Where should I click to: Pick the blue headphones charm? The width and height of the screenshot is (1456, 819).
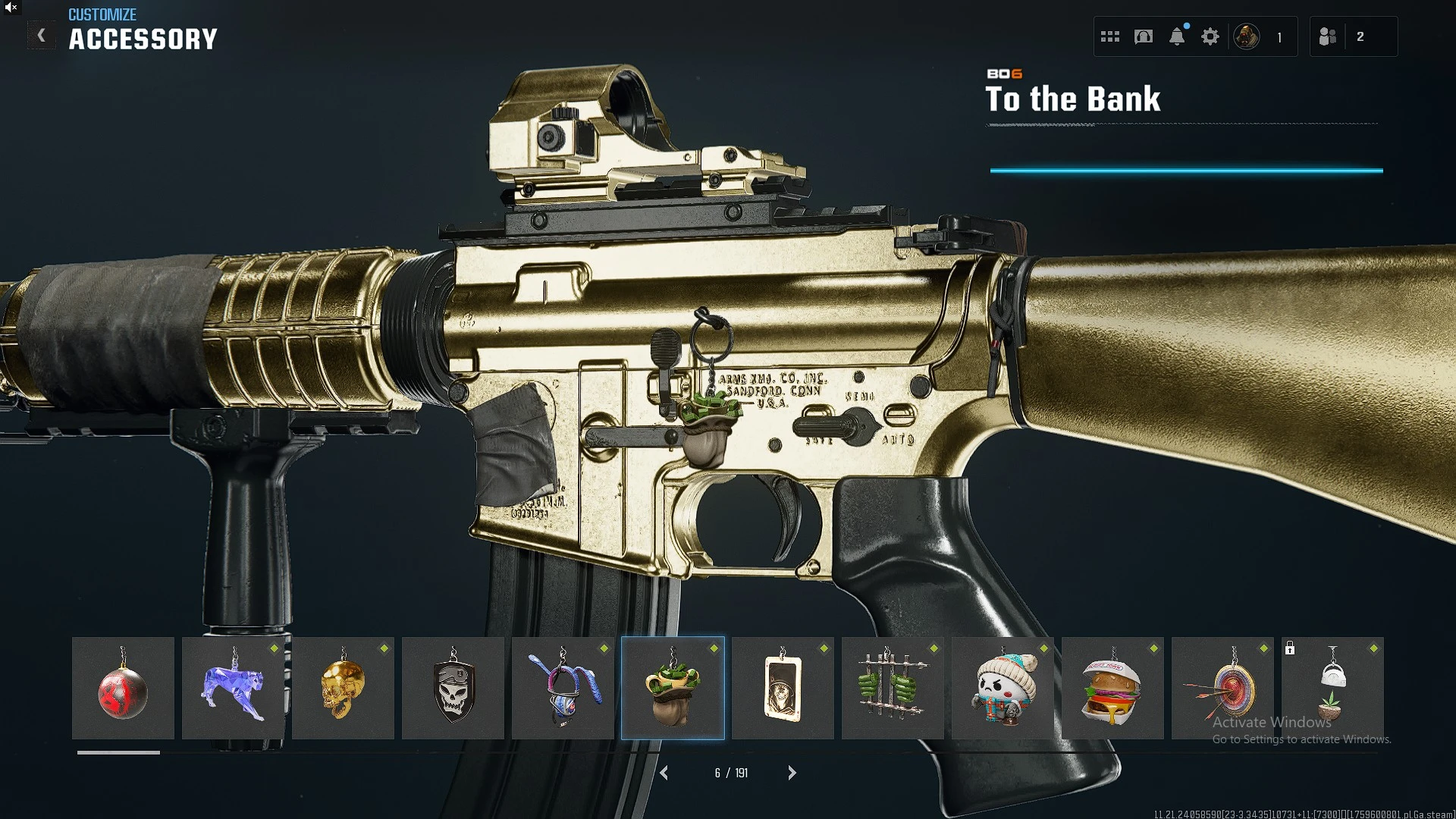coord(563,689)
